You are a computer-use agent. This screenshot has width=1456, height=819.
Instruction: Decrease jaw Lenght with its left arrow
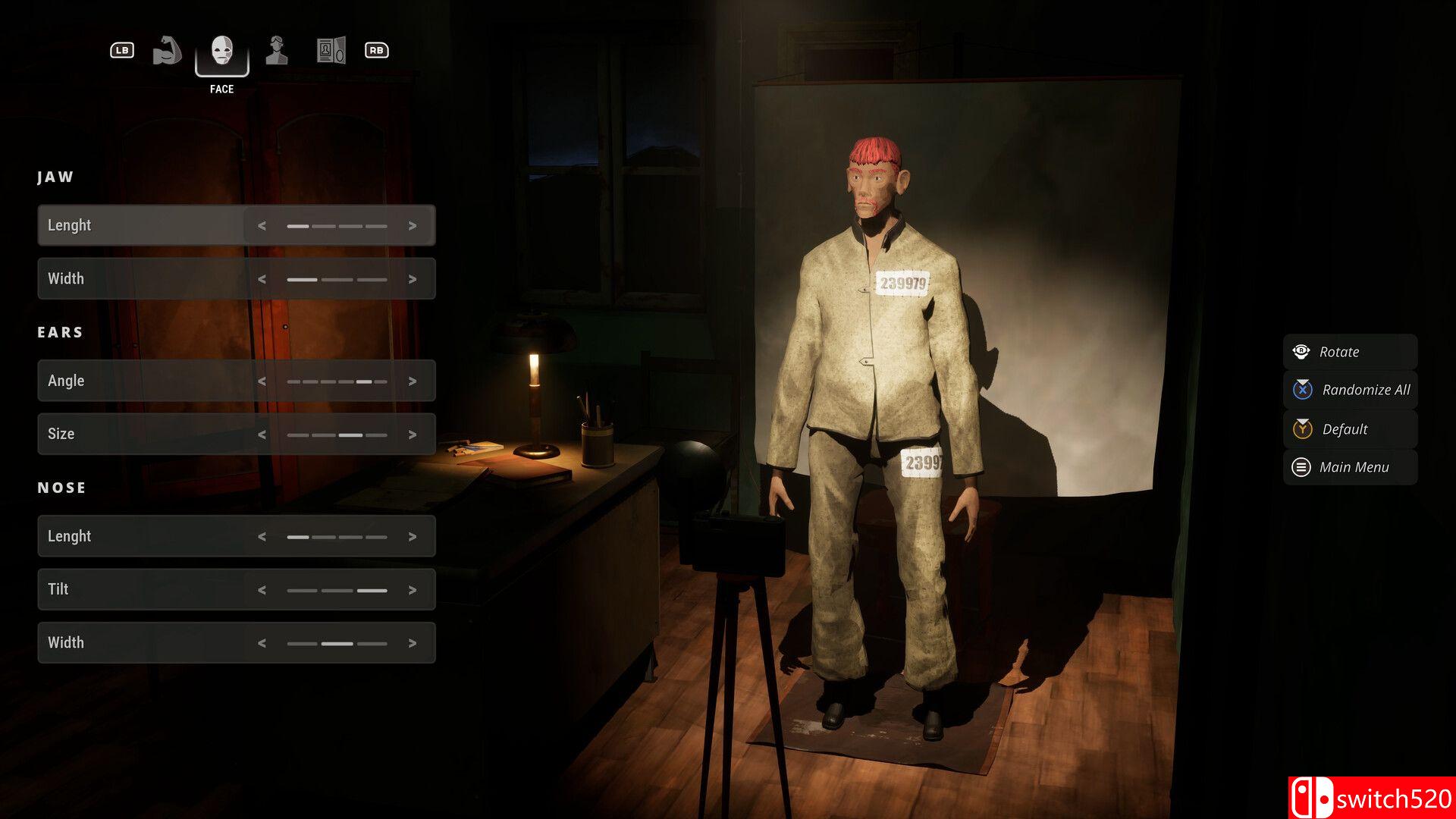(x=262, y=226)
